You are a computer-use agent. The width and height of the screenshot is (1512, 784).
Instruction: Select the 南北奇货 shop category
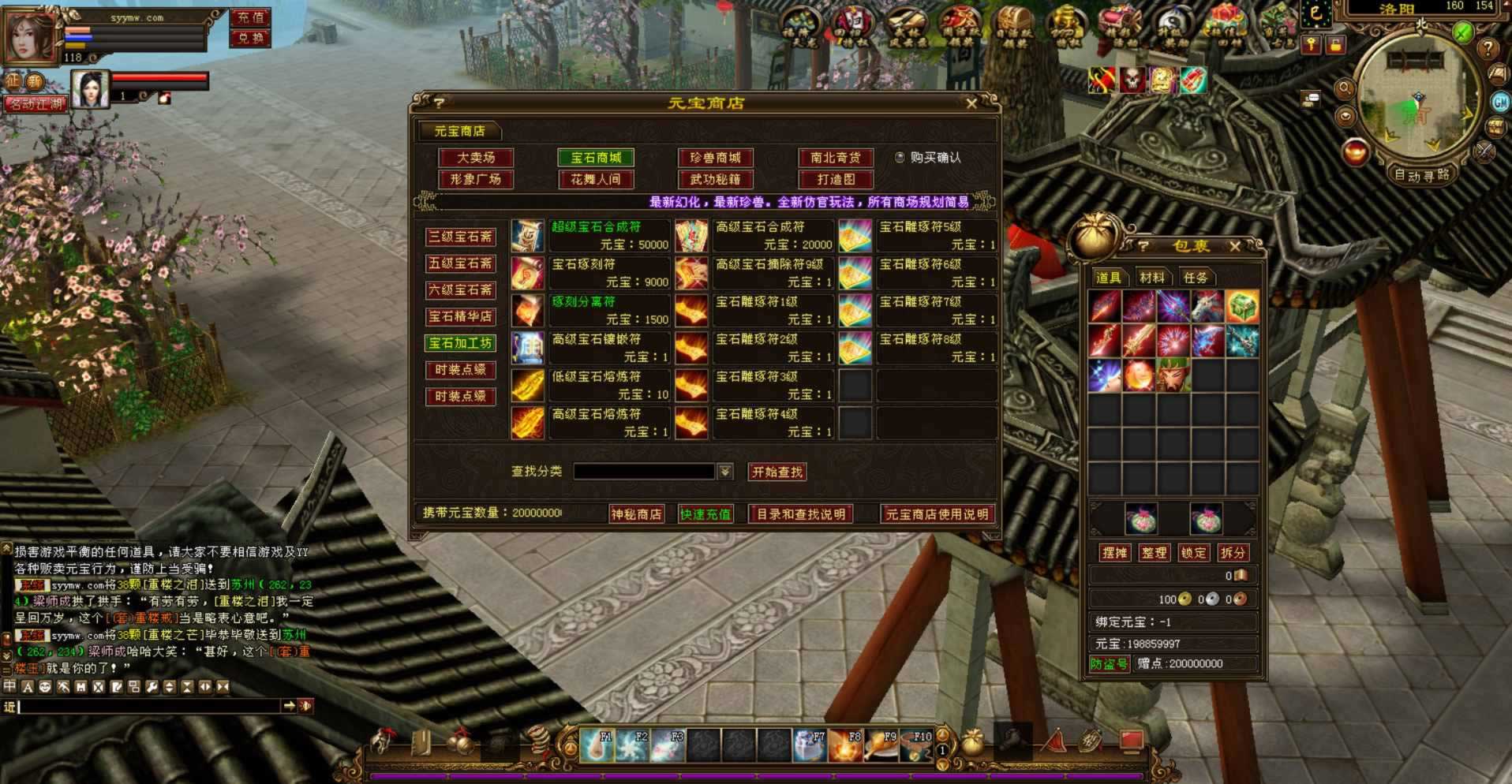[836, 158]
